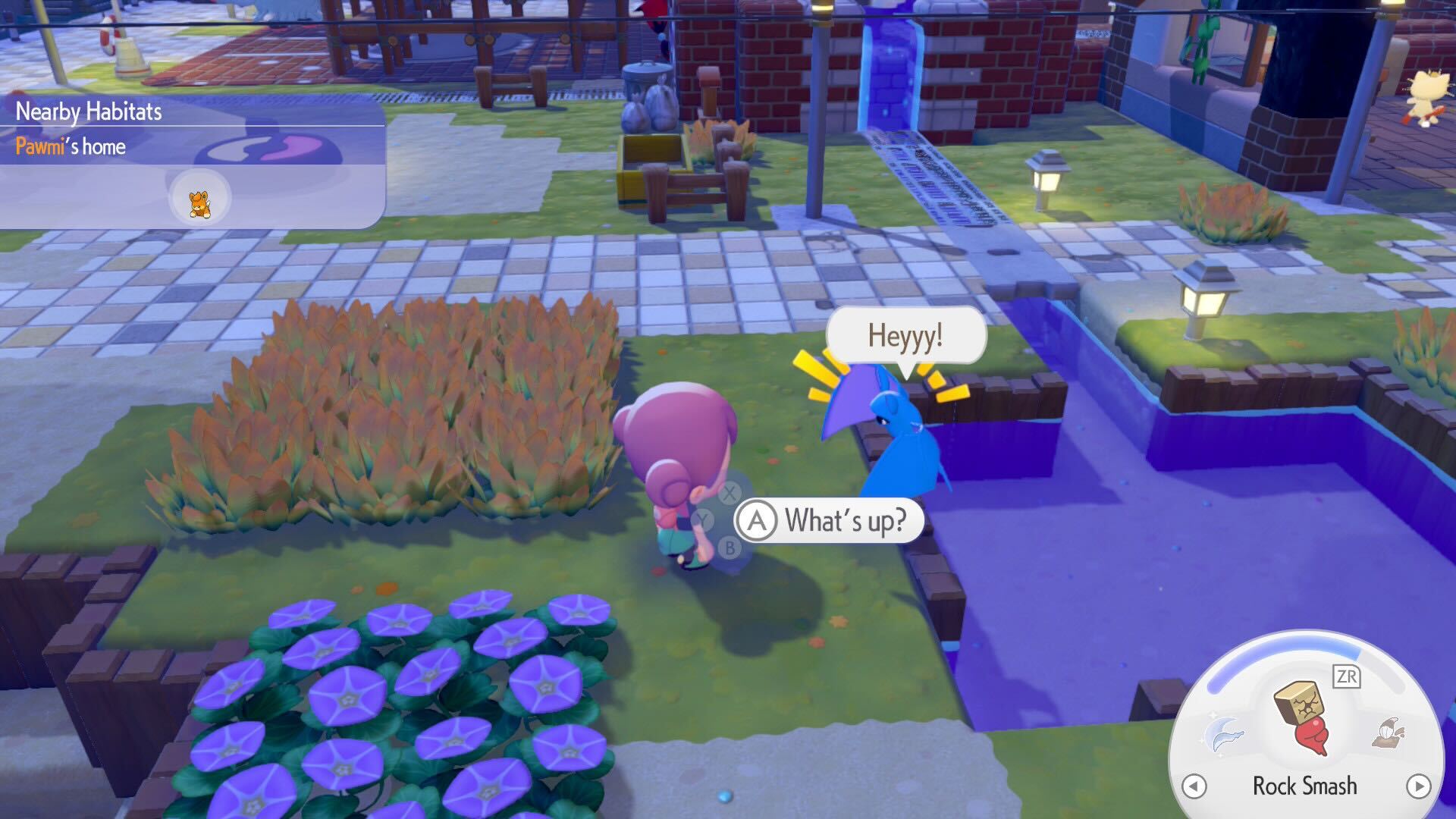Click the X button icon above the player
The width and height of the screenshot is (1456, 819).
point(730,492)
